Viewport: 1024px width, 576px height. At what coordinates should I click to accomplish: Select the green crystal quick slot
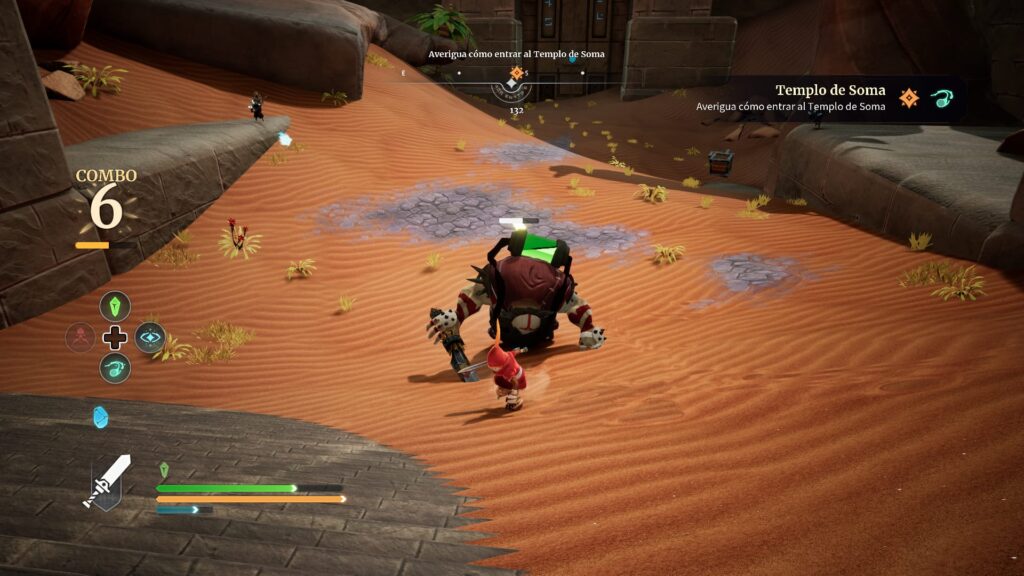[x=115, y=306]
